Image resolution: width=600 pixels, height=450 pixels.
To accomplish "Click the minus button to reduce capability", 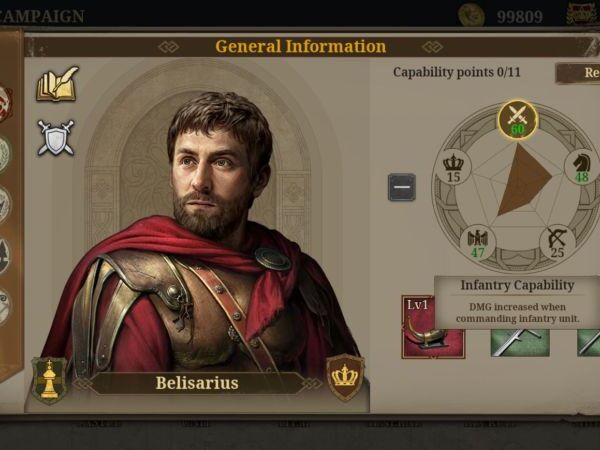I will click(402, 187).
